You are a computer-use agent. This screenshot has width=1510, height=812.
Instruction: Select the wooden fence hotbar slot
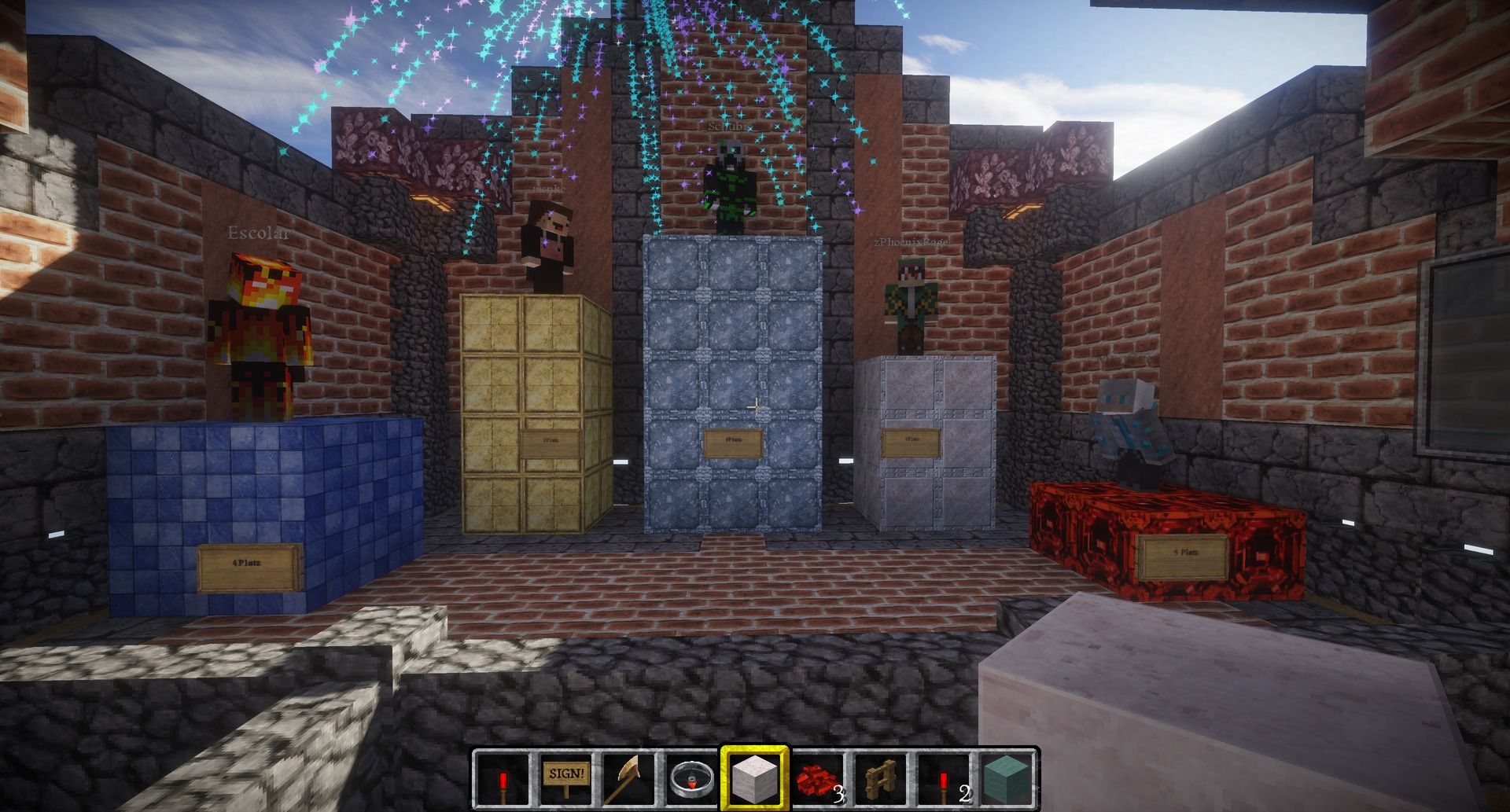[880, 778]
